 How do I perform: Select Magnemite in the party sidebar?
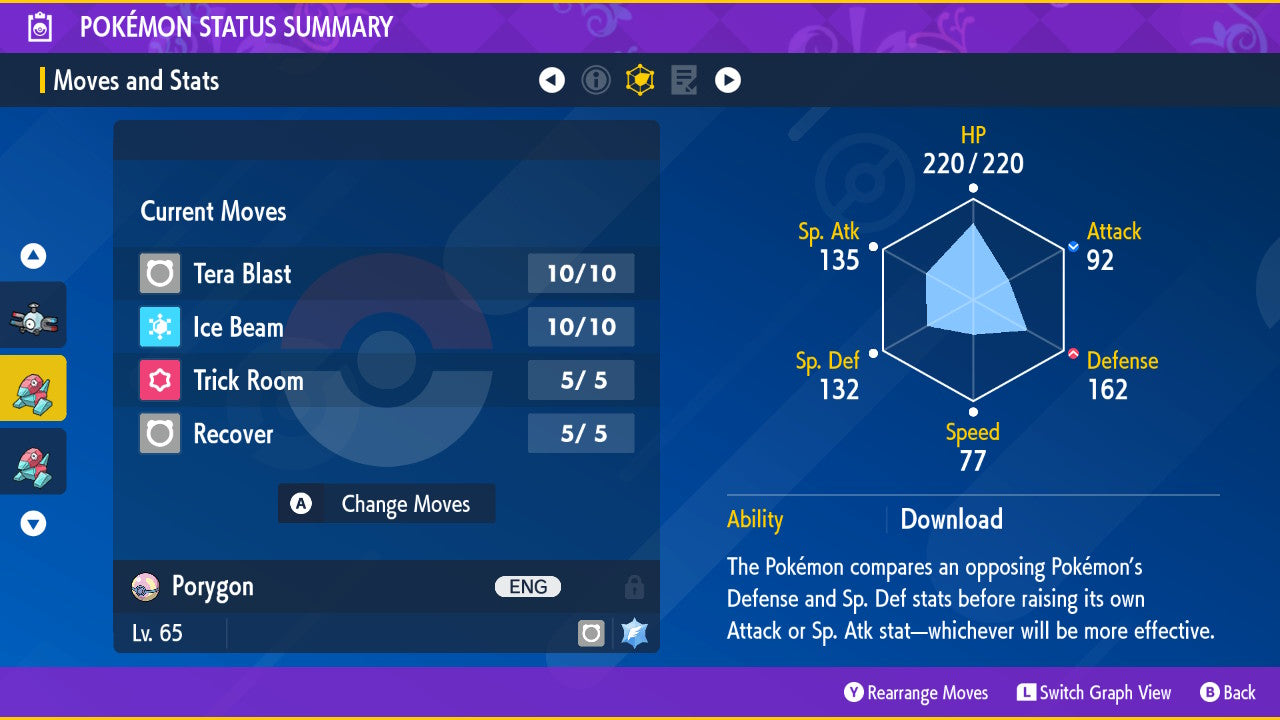33,316
